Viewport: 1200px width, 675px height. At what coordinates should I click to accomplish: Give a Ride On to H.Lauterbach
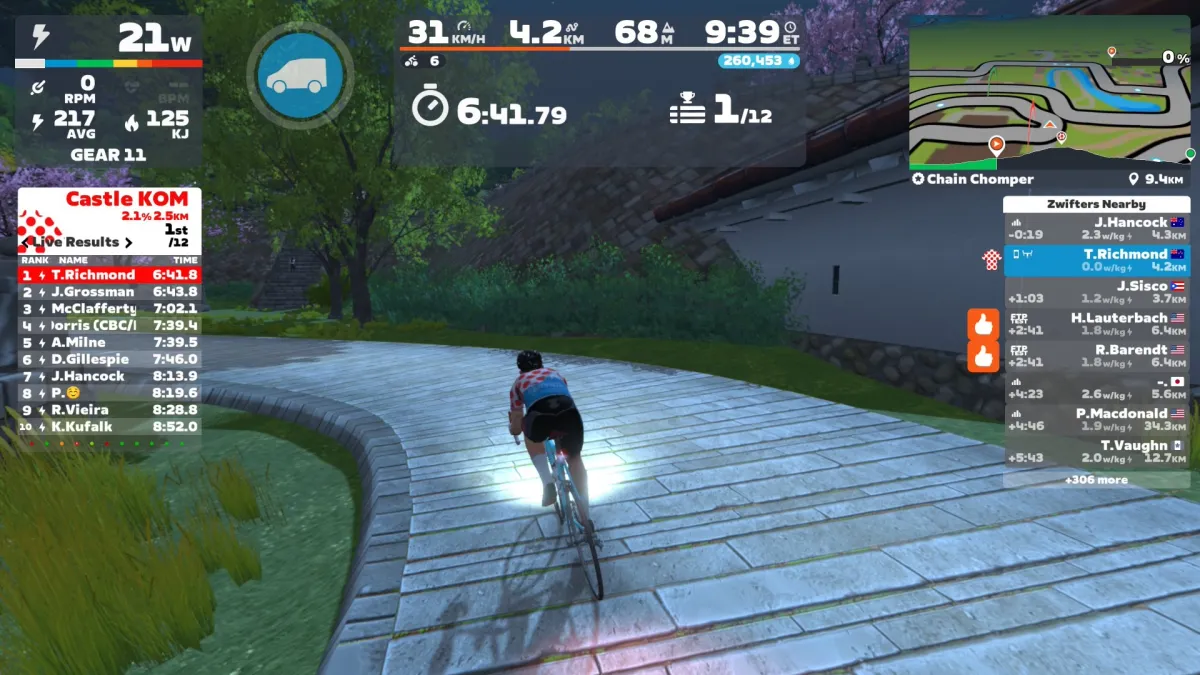click(x=983, y=324)
